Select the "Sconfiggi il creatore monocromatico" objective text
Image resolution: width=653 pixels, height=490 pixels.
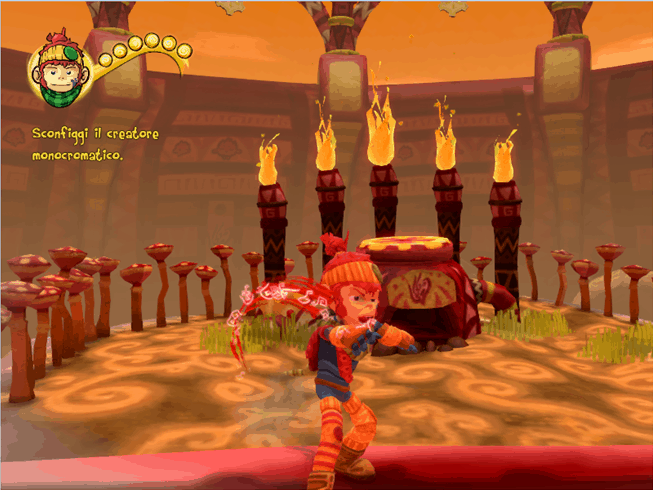click(x=94, y=144)
